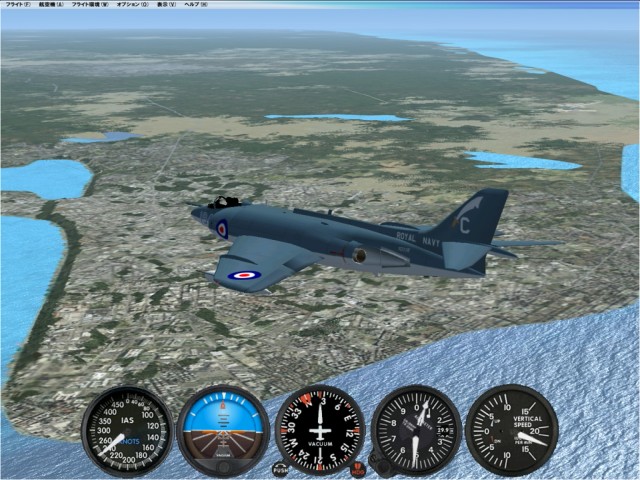Turn the red HDG bug knob

coord(358,468)
